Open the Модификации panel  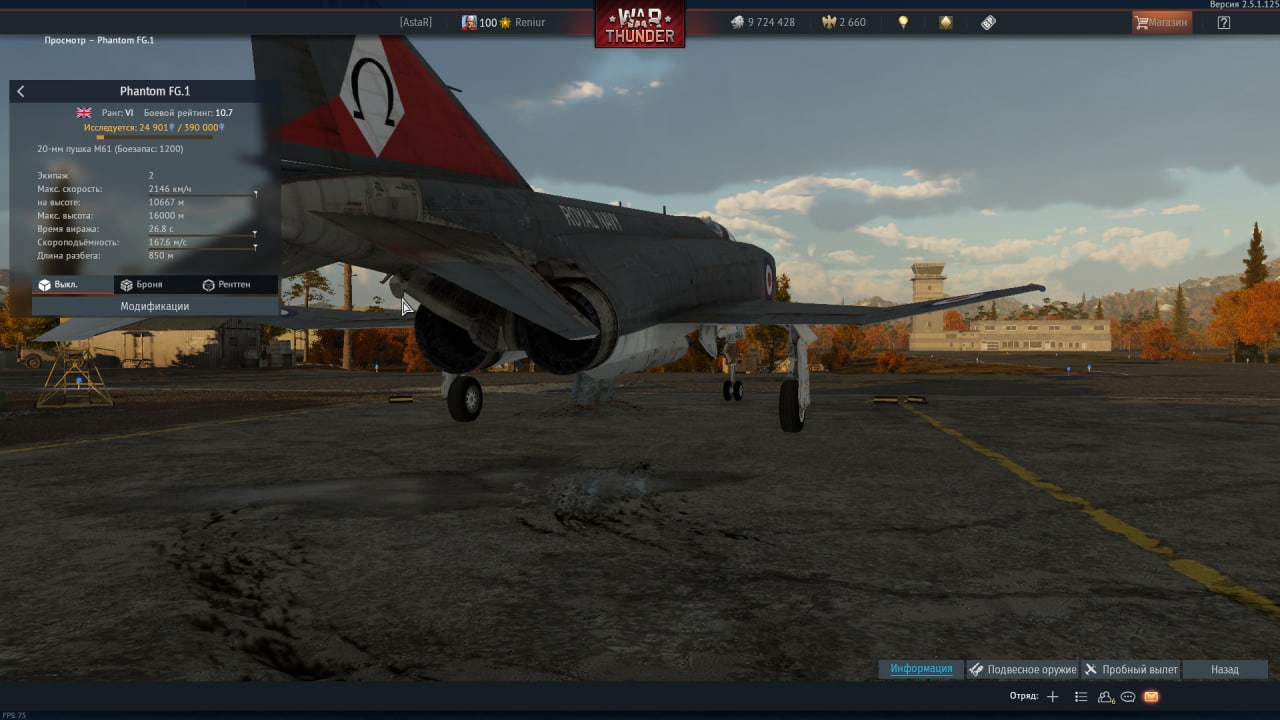155,306
